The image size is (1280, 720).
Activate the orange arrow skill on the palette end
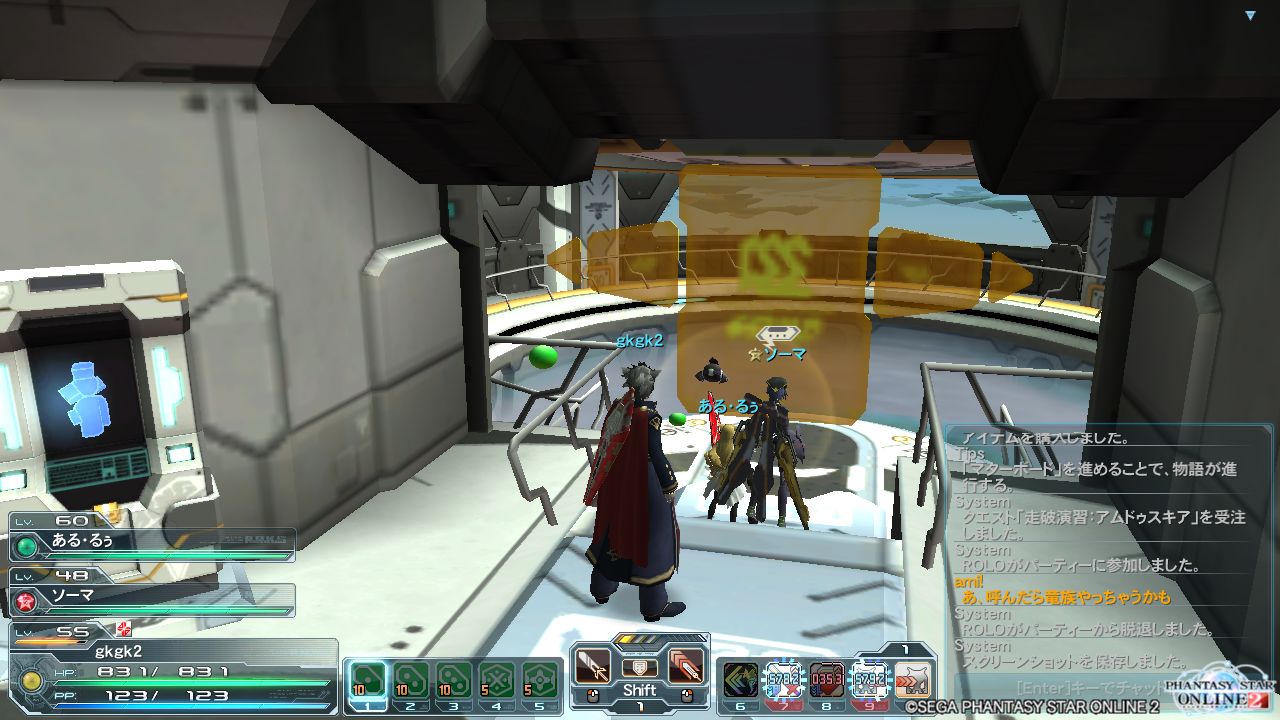[912, 680]
